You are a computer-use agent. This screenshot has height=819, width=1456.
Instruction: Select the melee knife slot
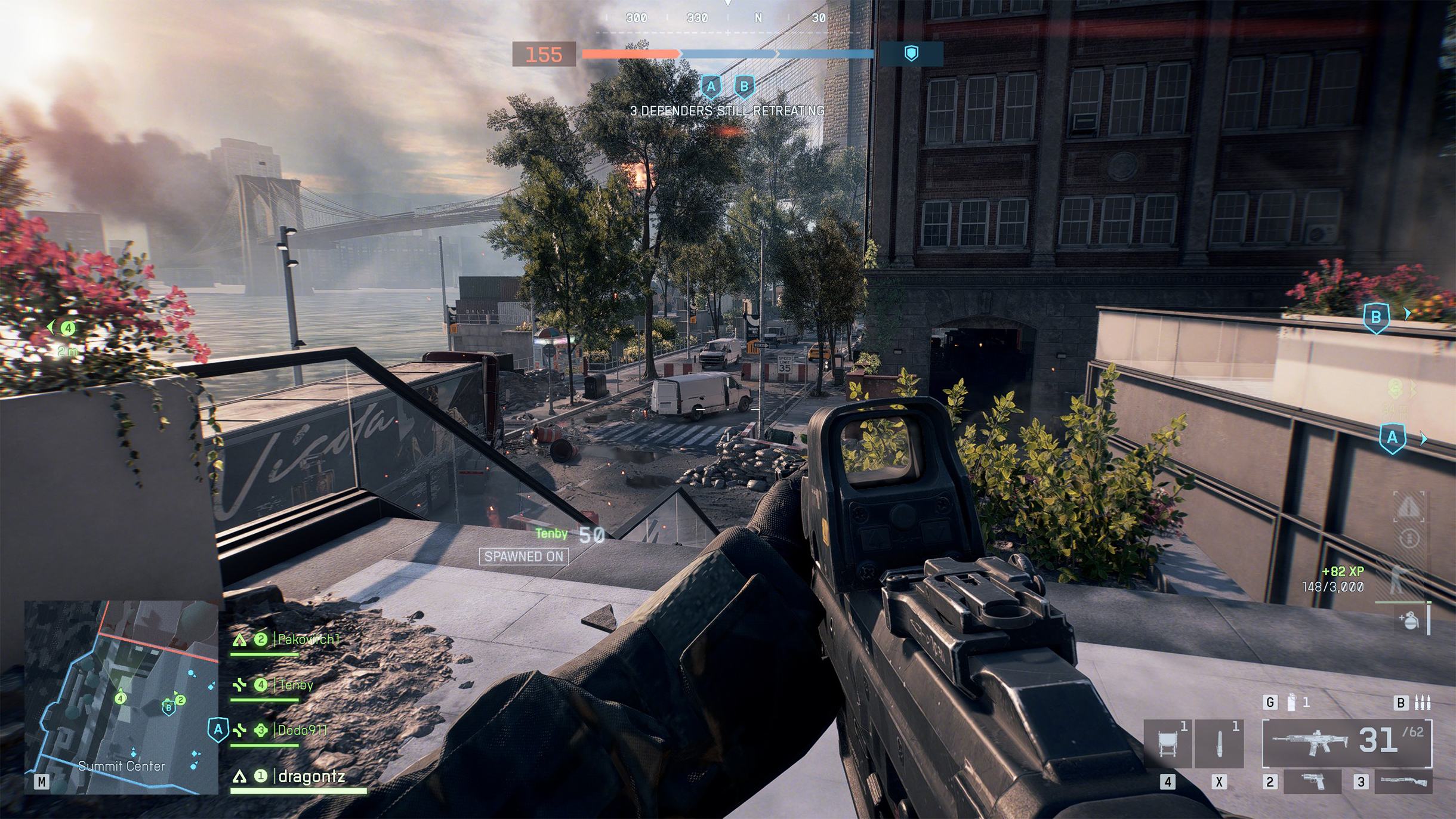1219,743
